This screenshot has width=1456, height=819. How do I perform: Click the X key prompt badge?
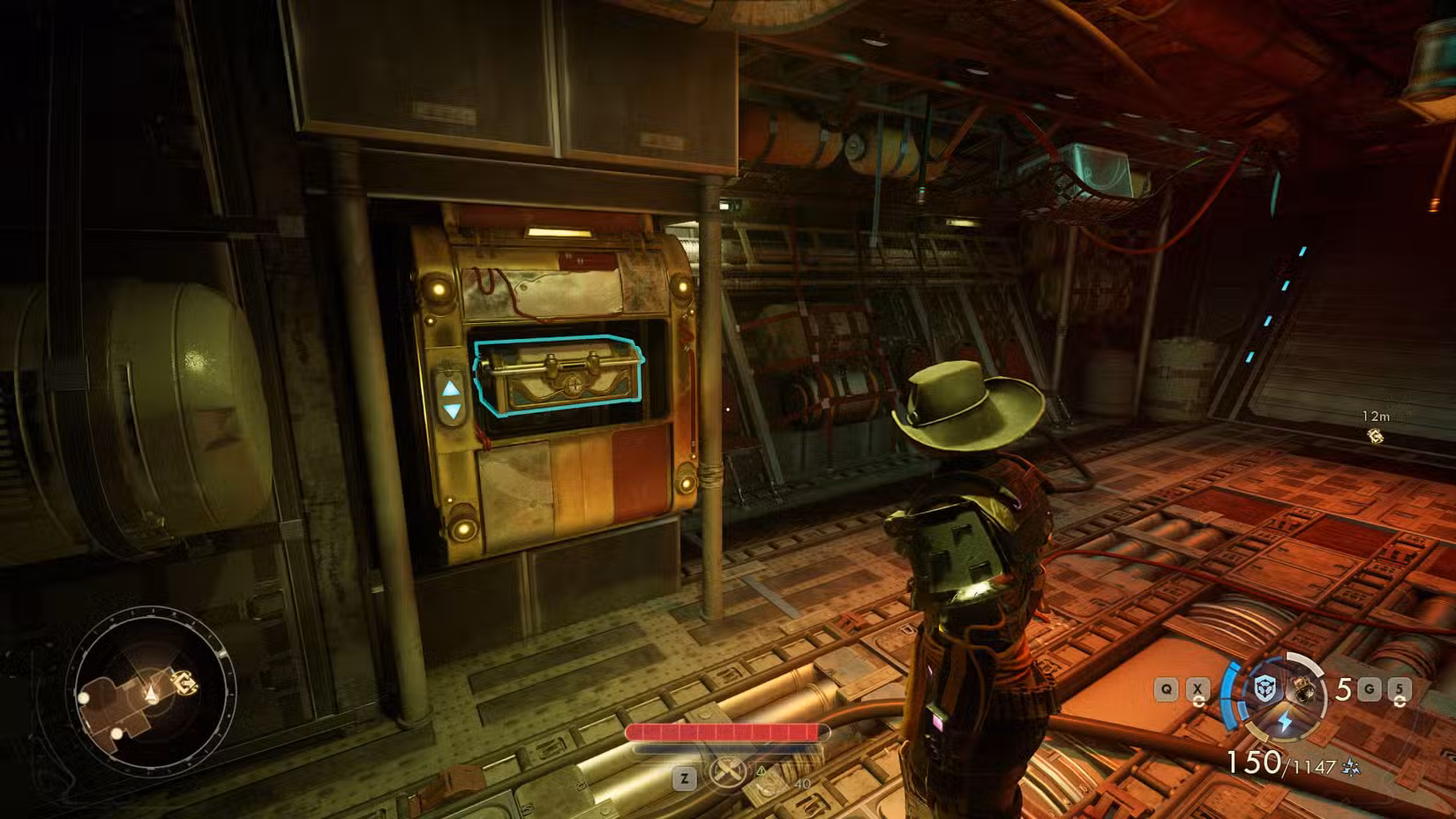[x=1197, y=689]
